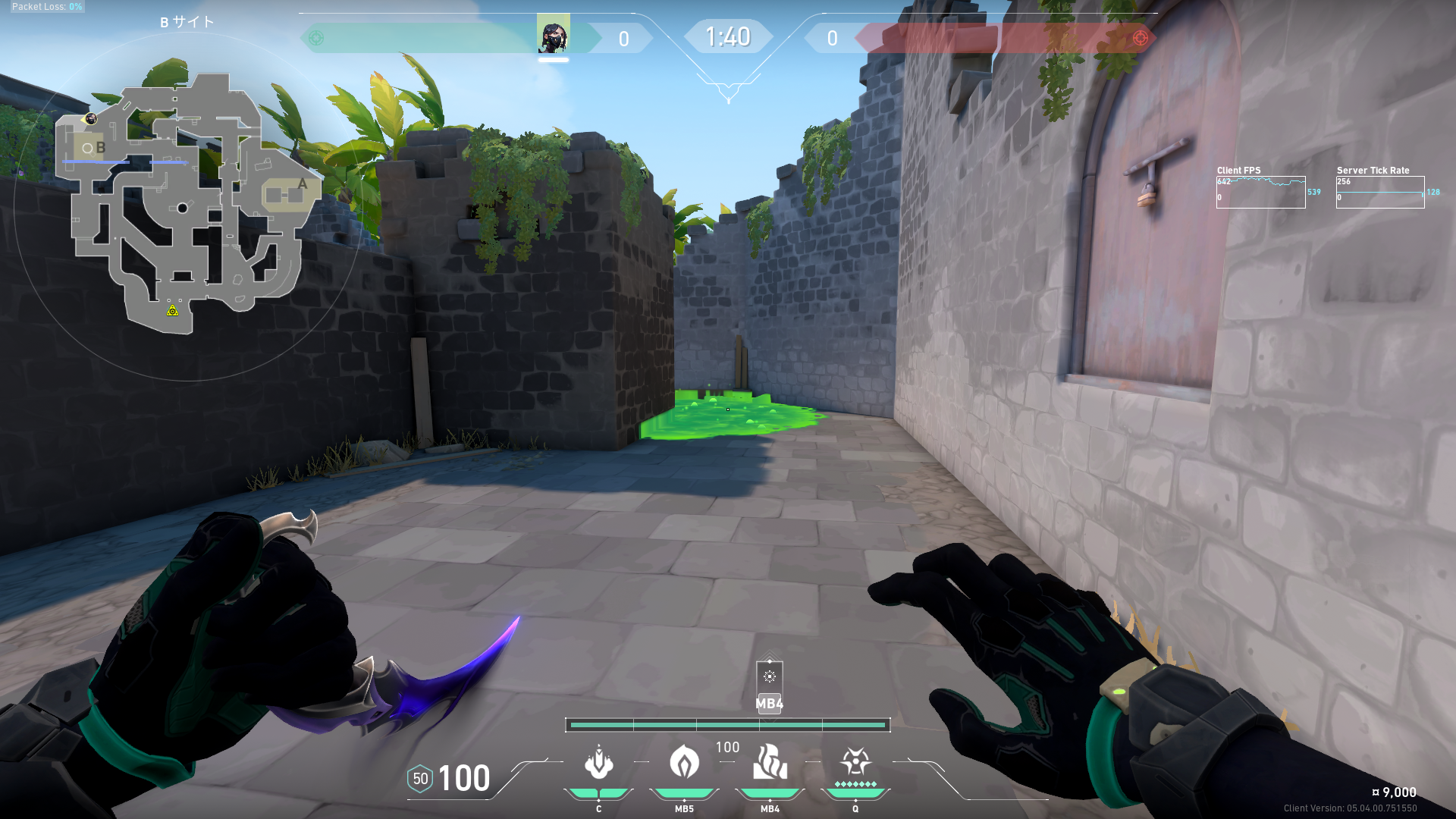Click the teal team emblem in the score bar
Image resolution: width=1456 pixels, height=819 pixels.
tap(317, 38)
